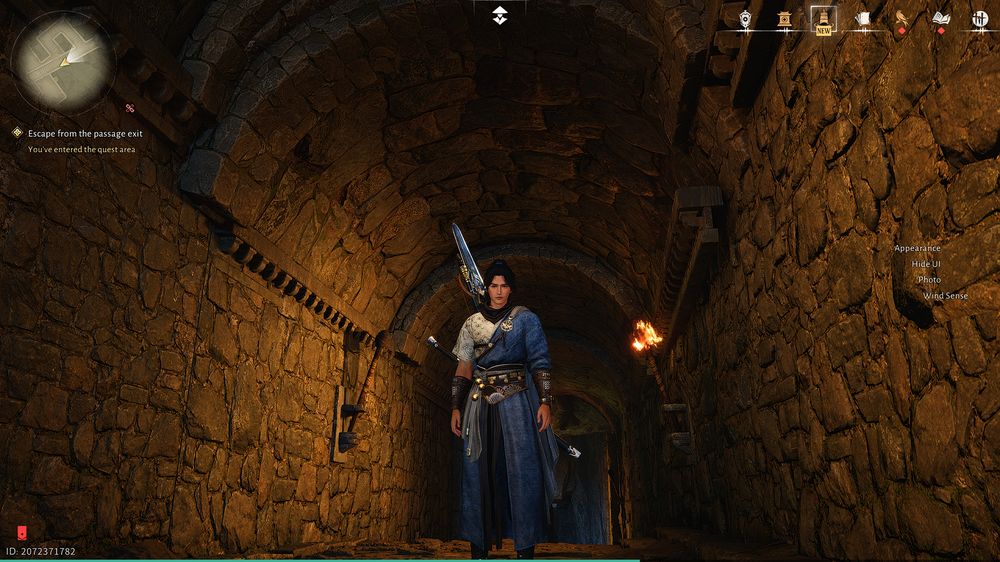
Task: Open the open-book journal icon
Action: pos(940,18)
